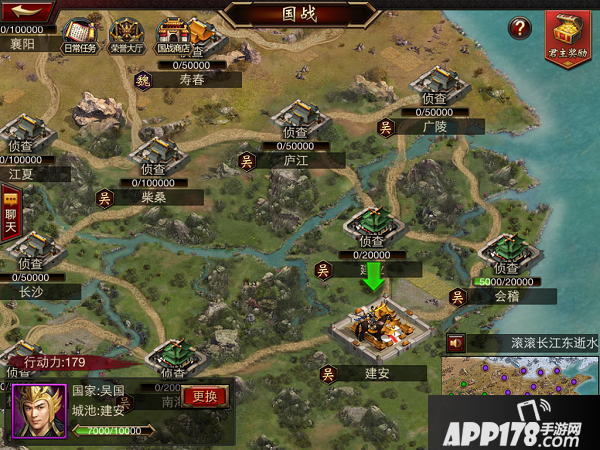The width and height of the screenshot is (600, 450).
Task: Open the 国战商店 war shop
Action: [173, 35]
